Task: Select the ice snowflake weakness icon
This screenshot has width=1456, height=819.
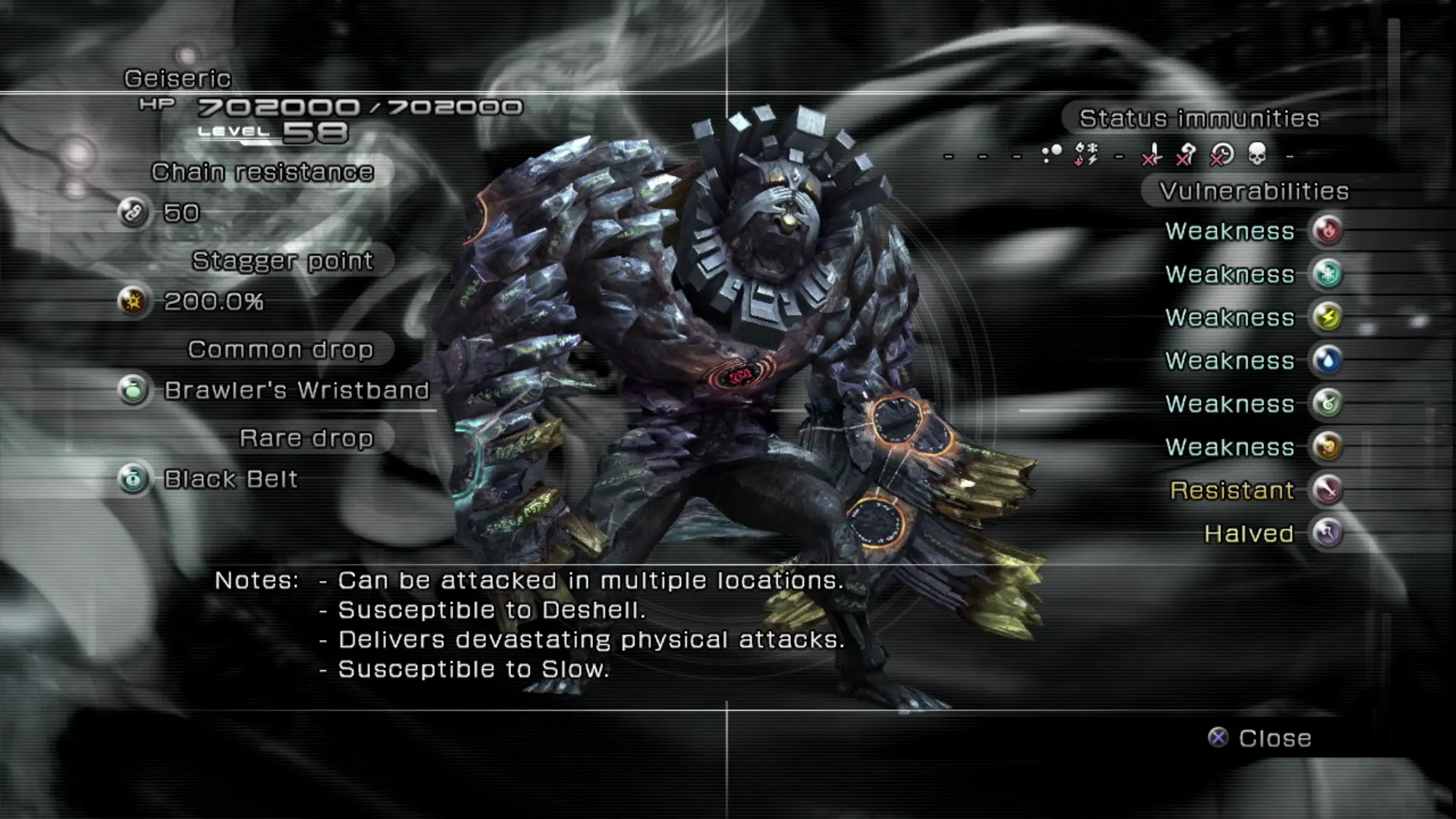Action: [1327, 274]
